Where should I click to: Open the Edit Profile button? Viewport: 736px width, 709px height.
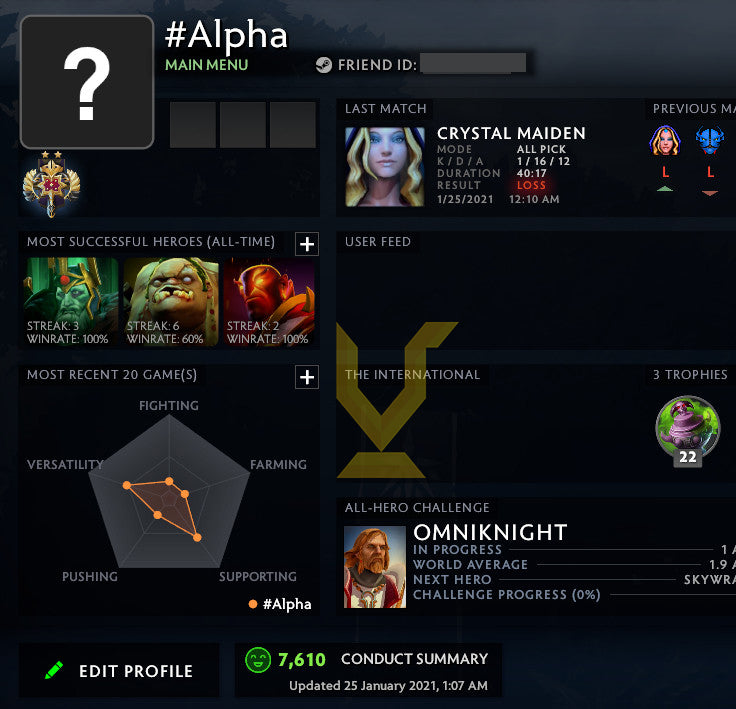click(119, 671)
